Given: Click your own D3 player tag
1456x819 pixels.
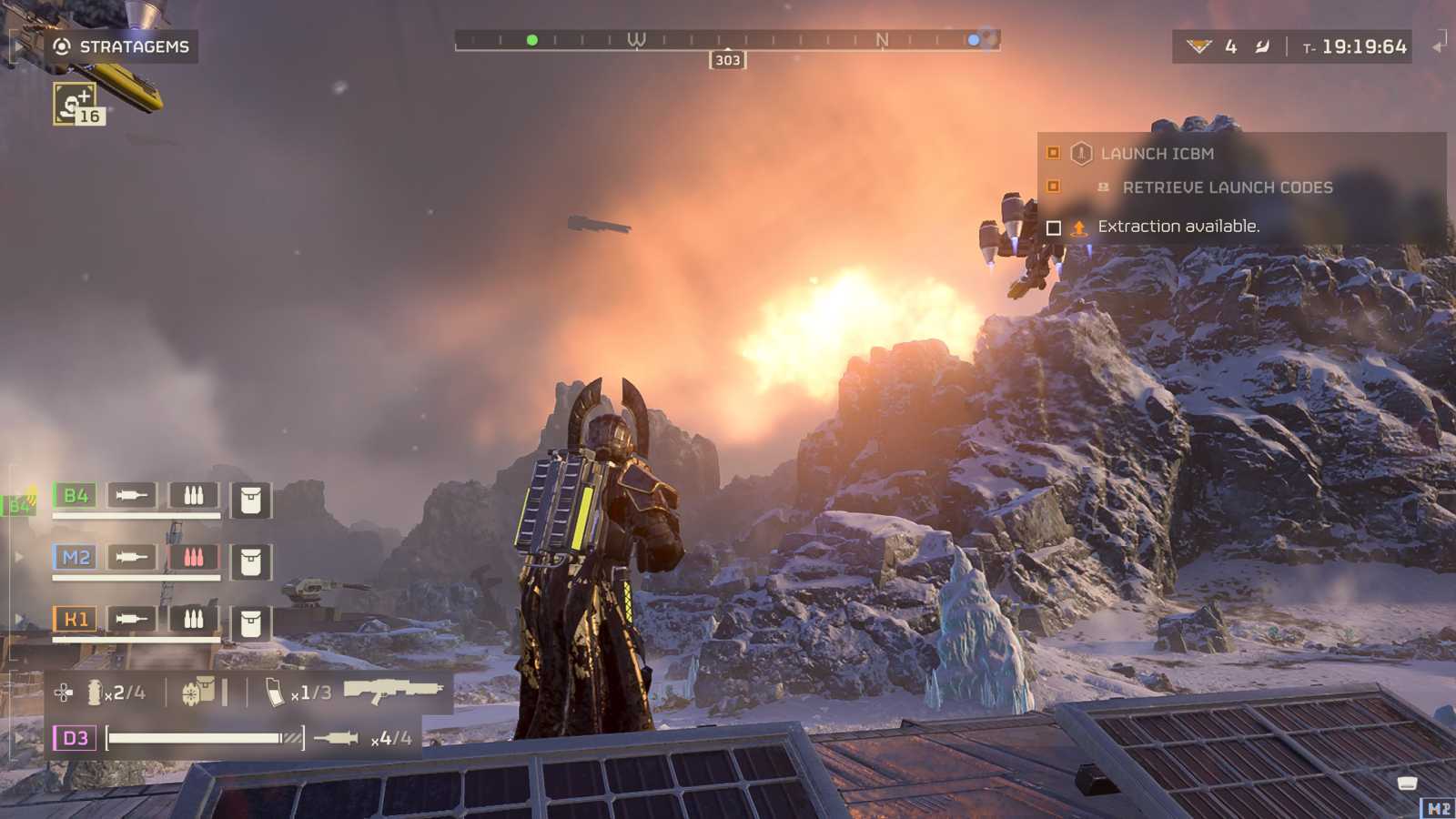Looking at the screenshot, I should point(75,737).
